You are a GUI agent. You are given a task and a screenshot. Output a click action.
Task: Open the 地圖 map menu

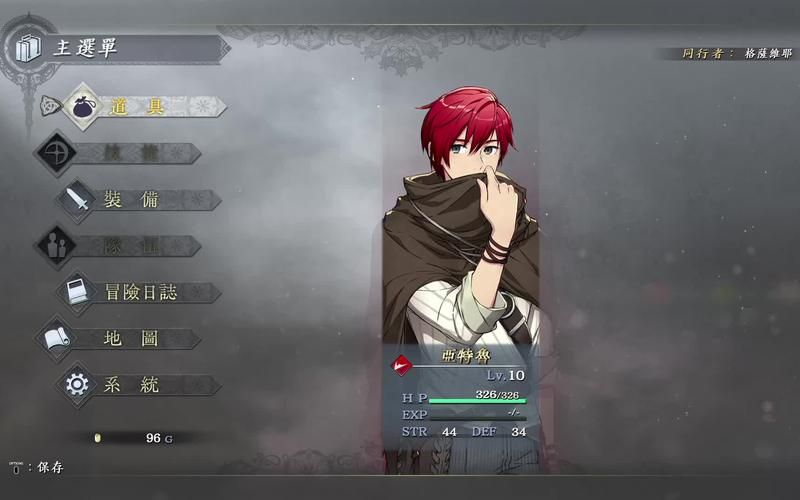[130, 339]
